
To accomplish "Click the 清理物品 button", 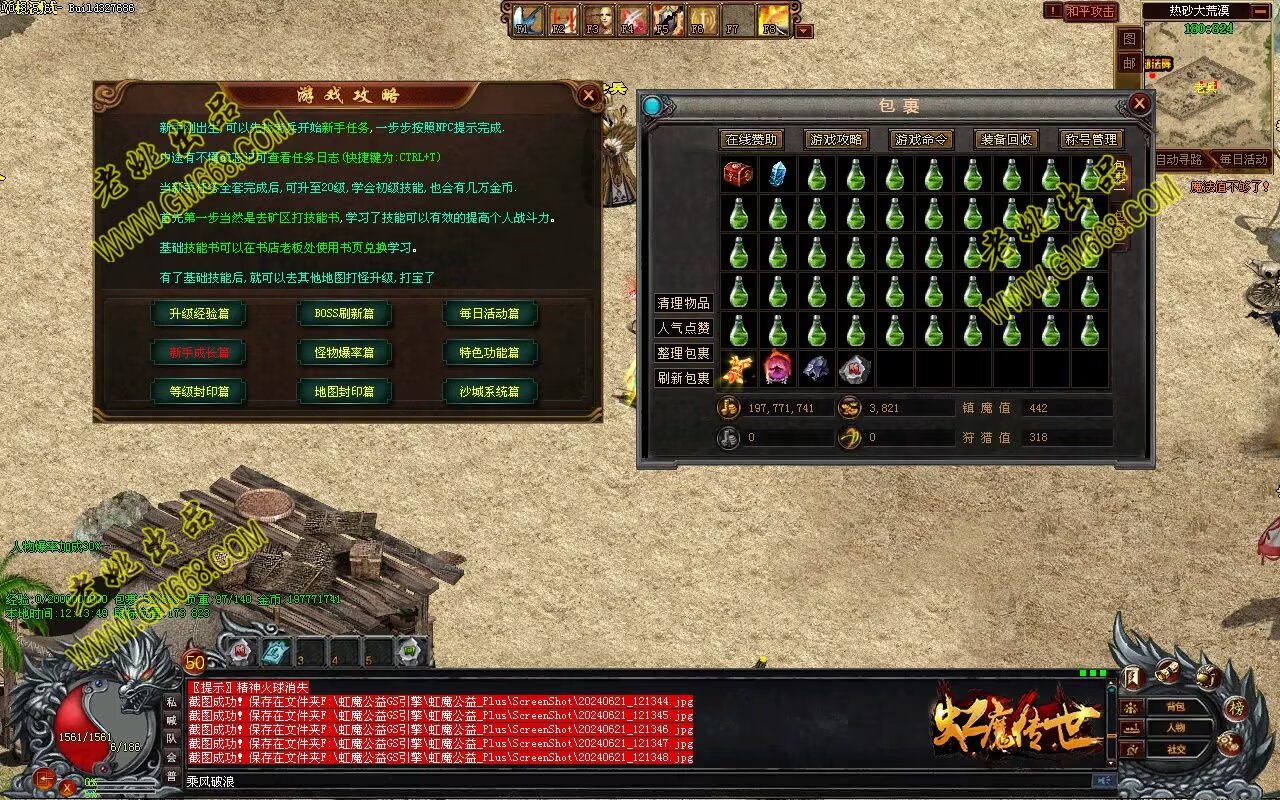I will pos(683,303).
